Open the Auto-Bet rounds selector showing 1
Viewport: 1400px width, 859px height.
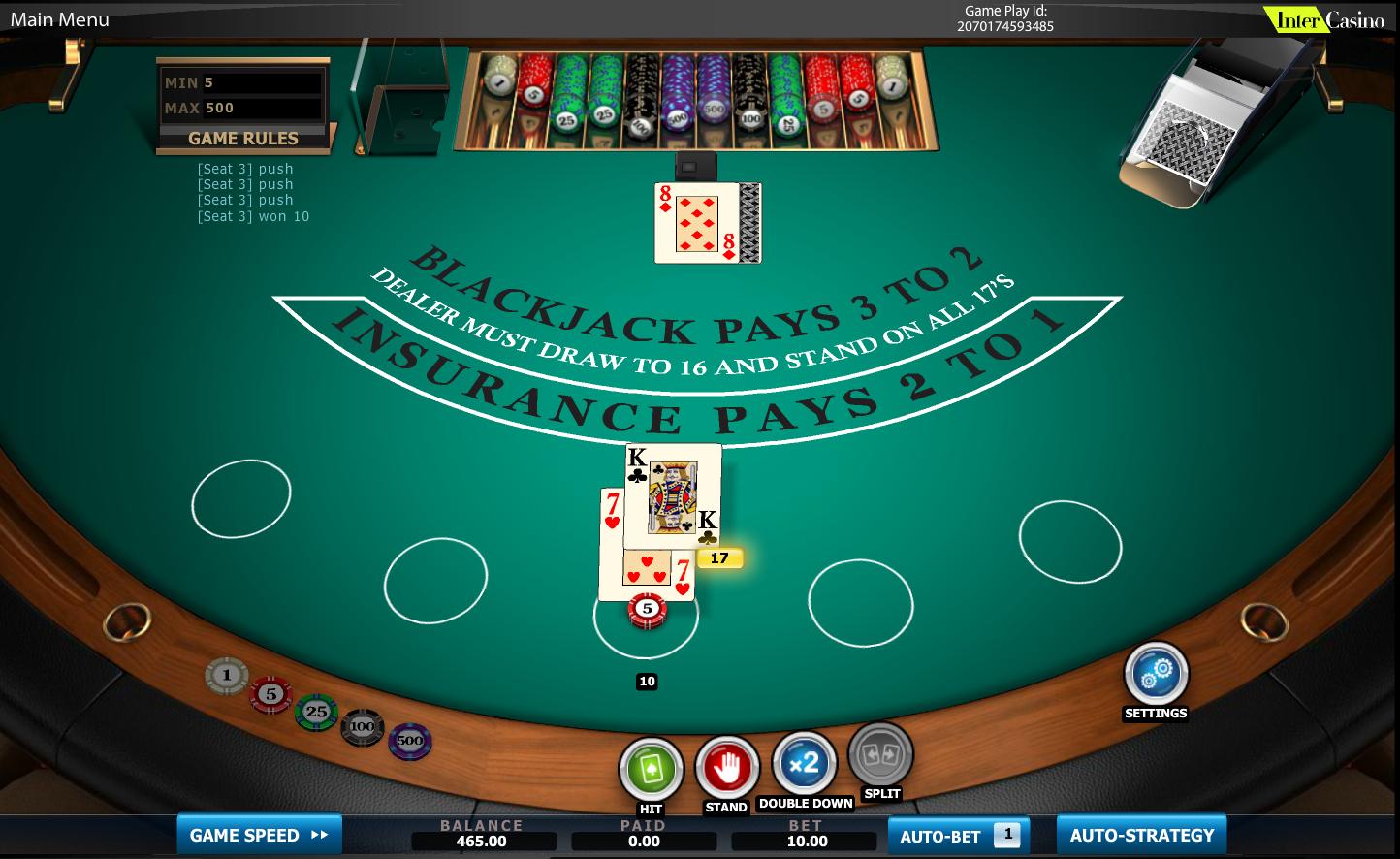(1008, 832)
